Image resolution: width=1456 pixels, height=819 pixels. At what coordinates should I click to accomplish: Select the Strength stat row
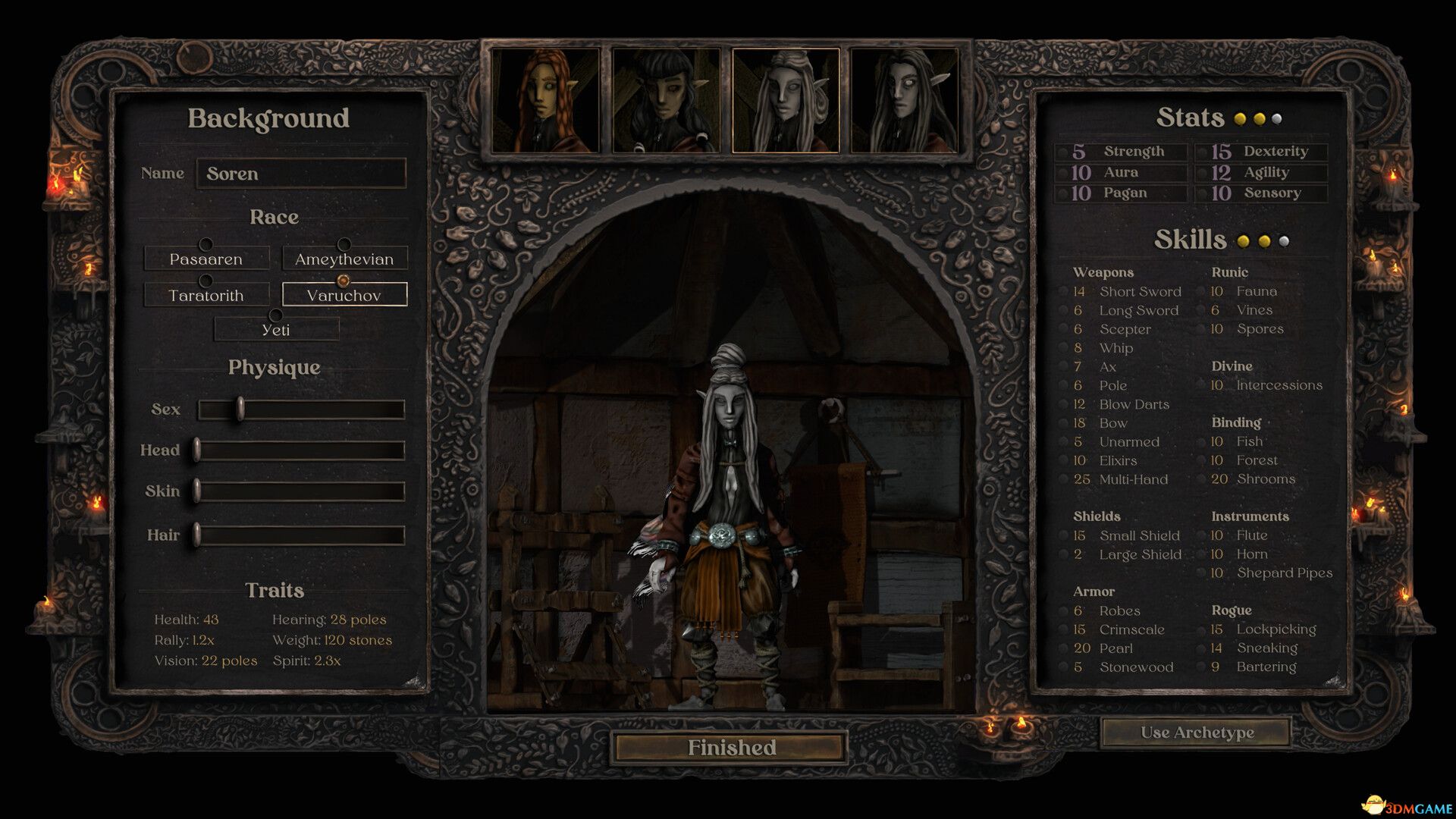pos(1122,152)
